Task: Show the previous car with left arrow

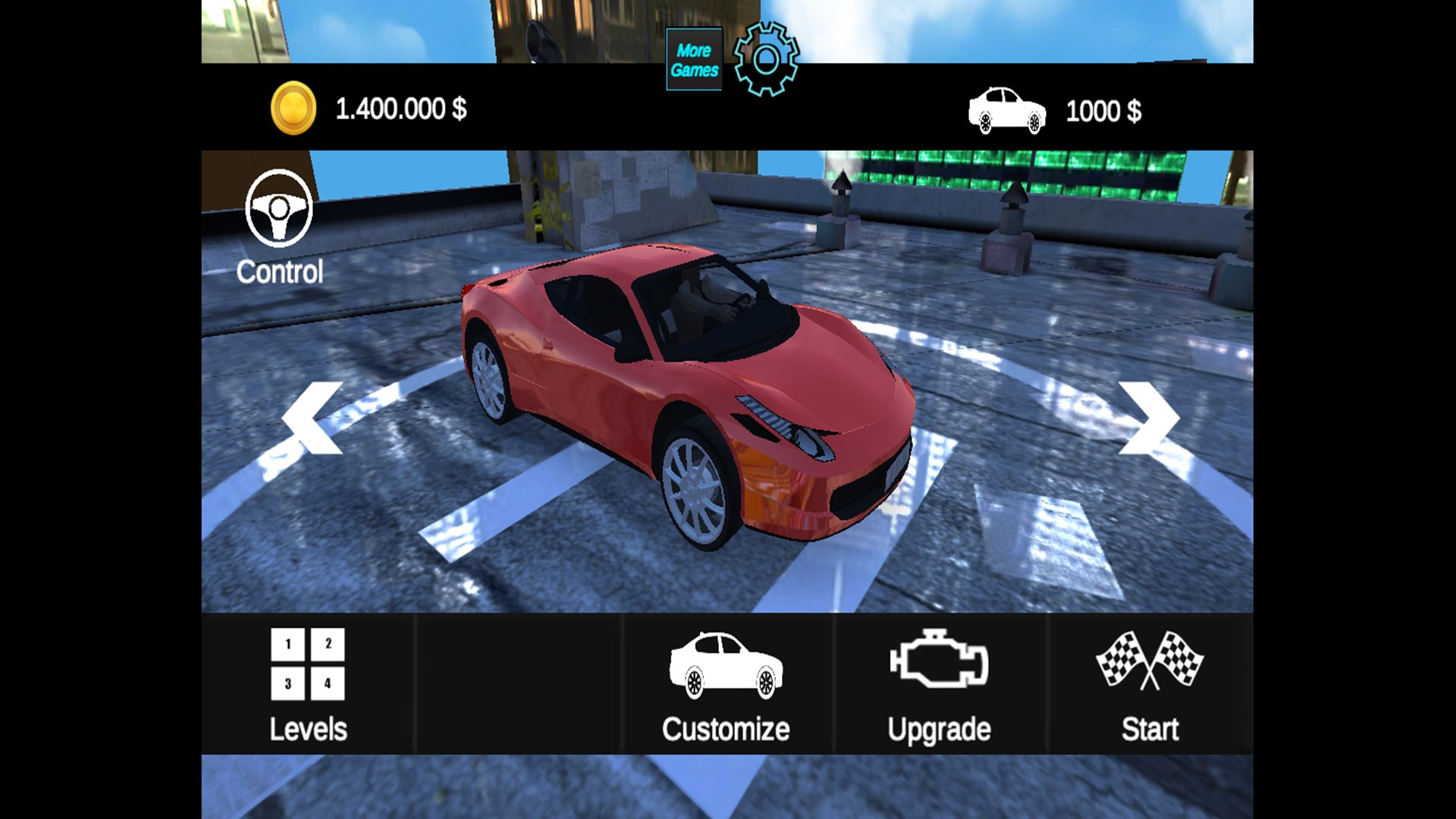Action: 312,418
